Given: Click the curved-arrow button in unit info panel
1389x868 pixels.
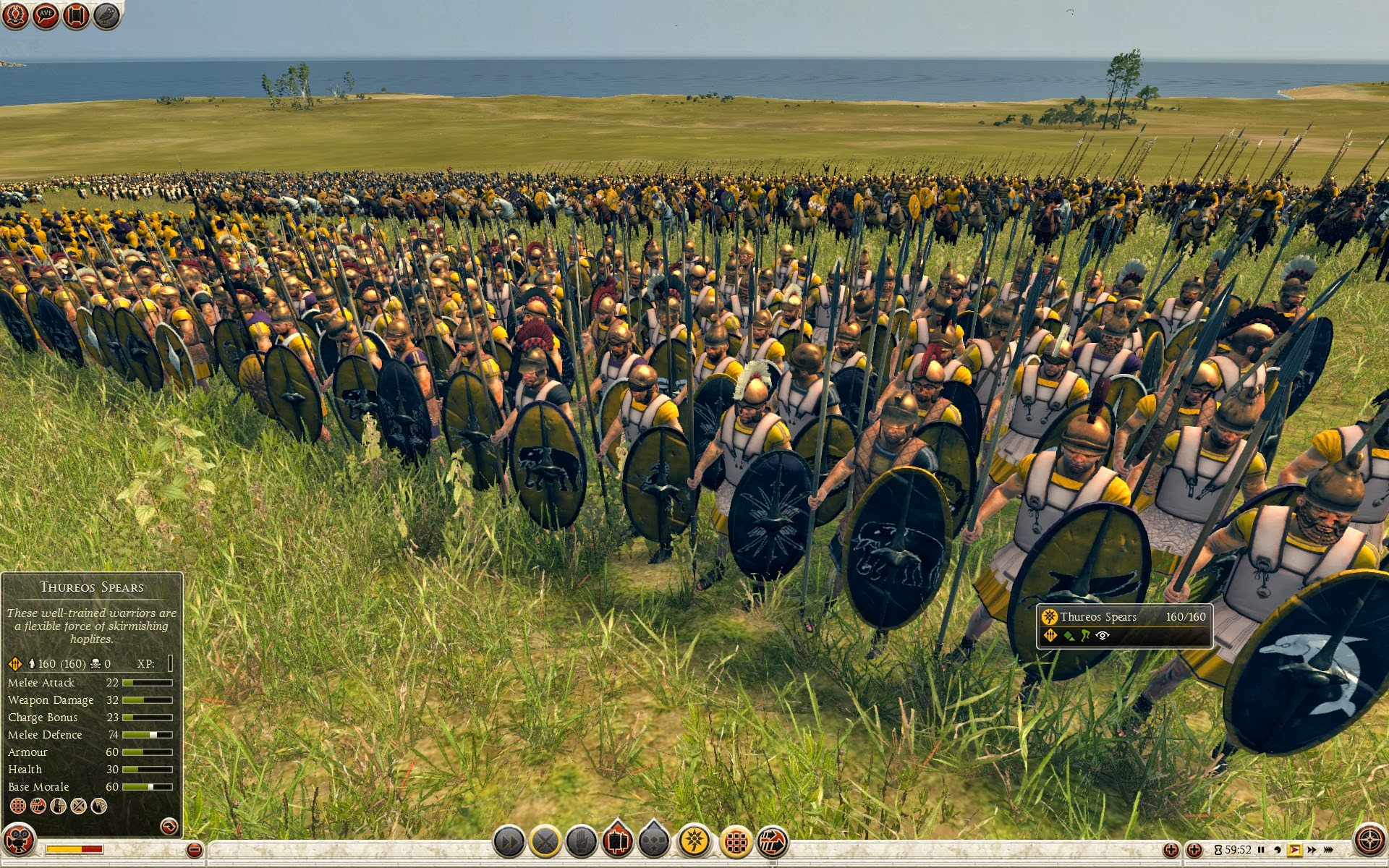Looking at the screenshot, I should tap(169, 825).
